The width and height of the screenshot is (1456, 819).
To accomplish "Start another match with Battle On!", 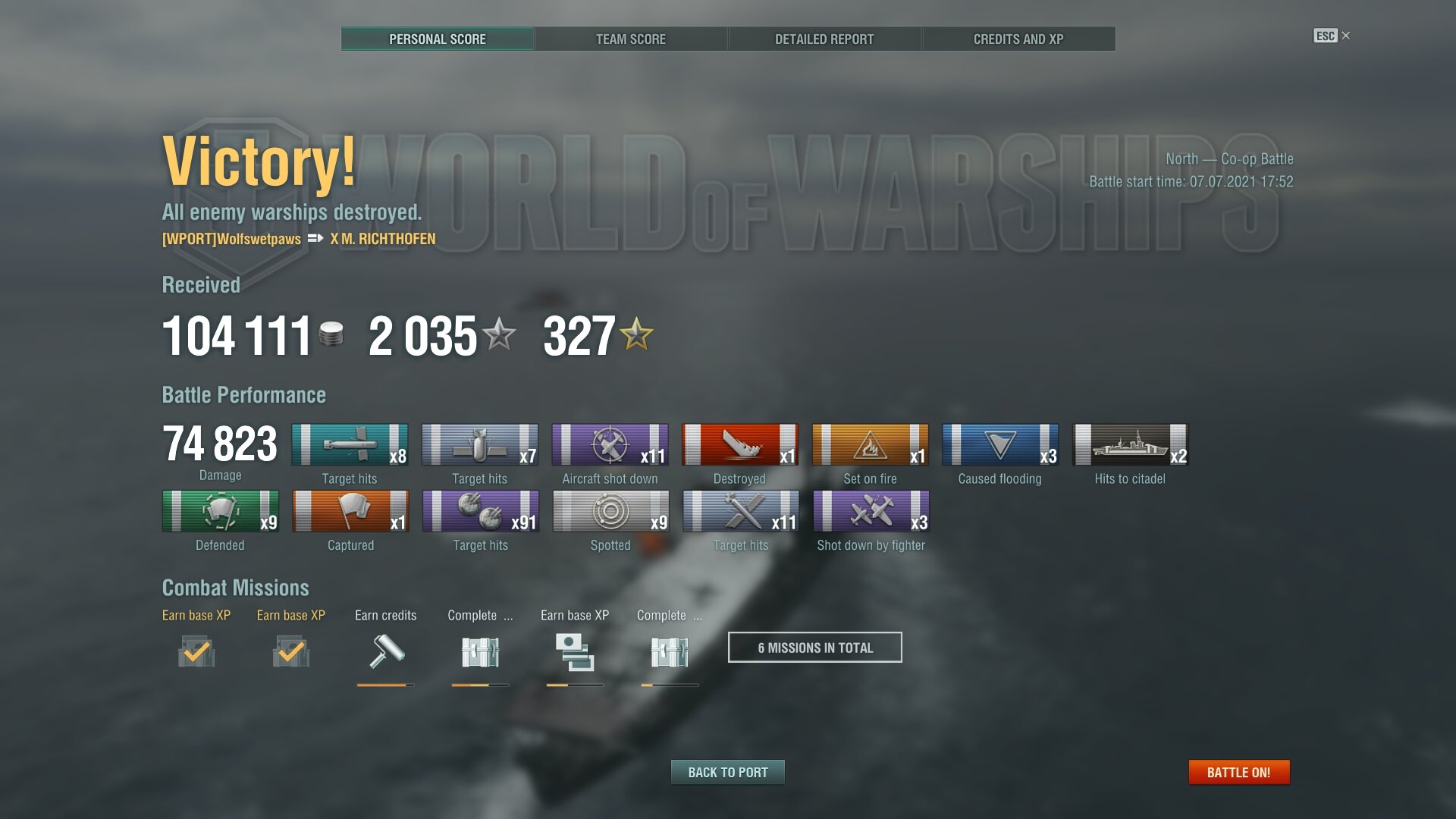I will point(1238,772).
